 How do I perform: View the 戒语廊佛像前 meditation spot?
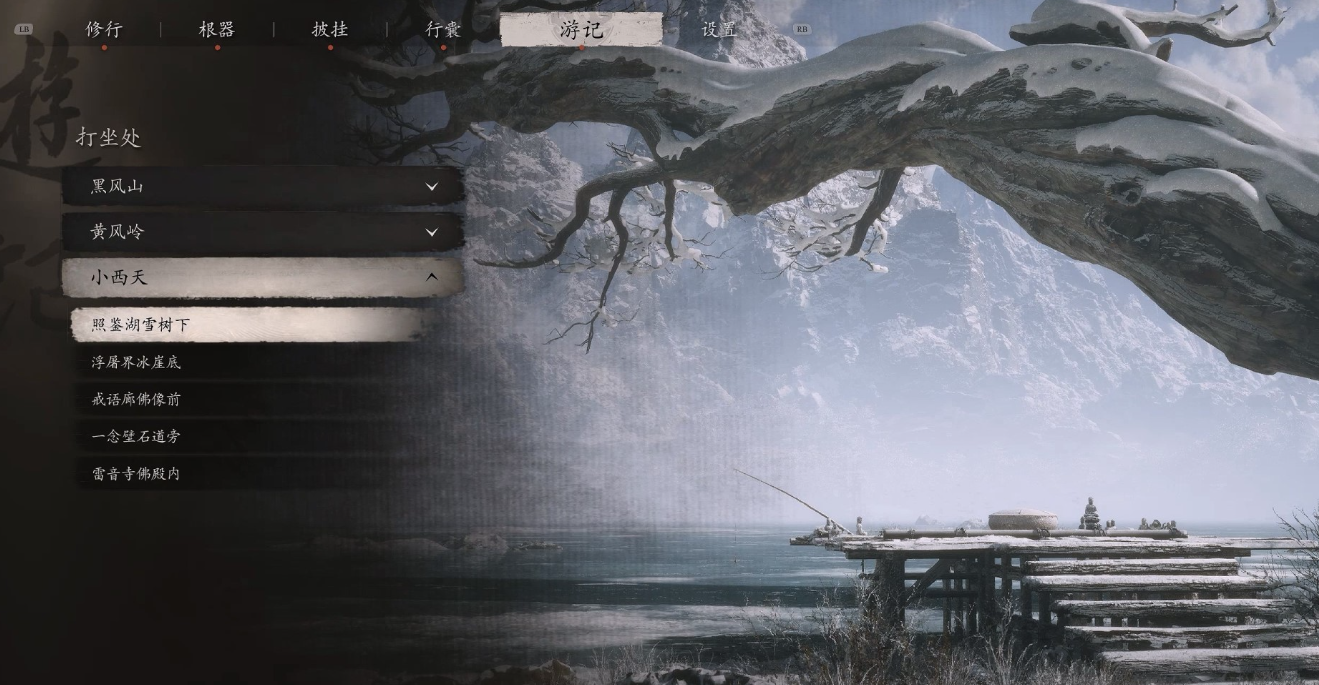250,399
